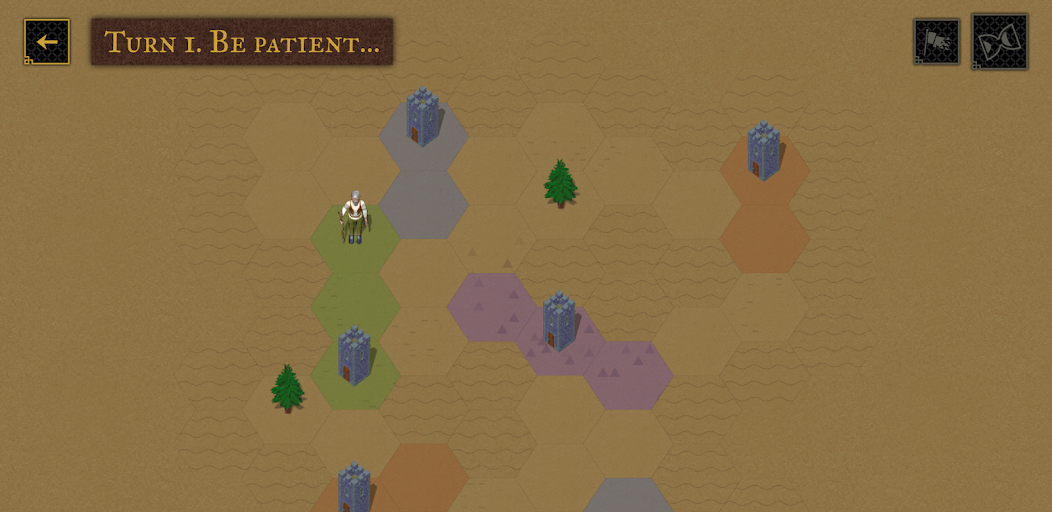Click the tattered flag surrender icon
This screenshot has height=512, width=1052.
coord(936,42)
